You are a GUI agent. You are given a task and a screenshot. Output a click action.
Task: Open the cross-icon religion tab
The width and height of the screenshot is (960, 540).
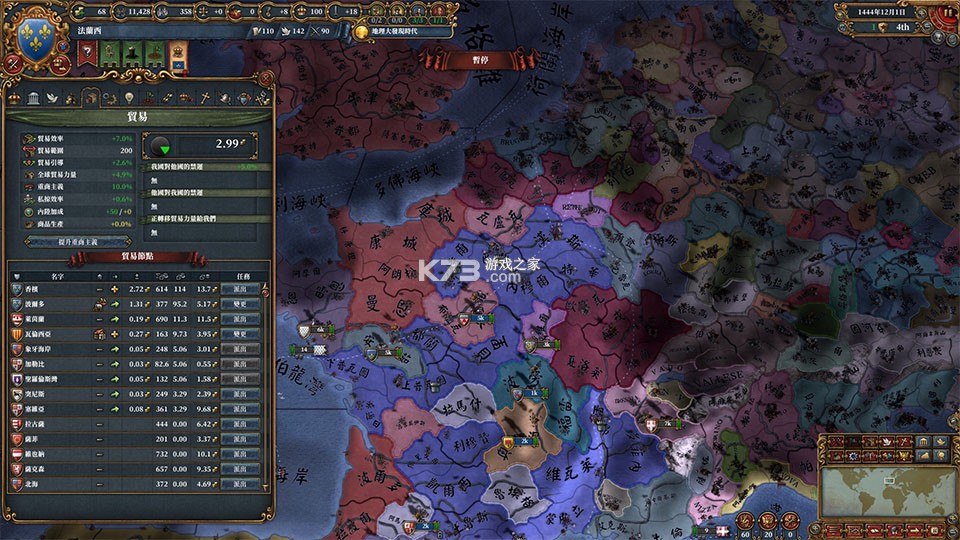pos(205,98)
